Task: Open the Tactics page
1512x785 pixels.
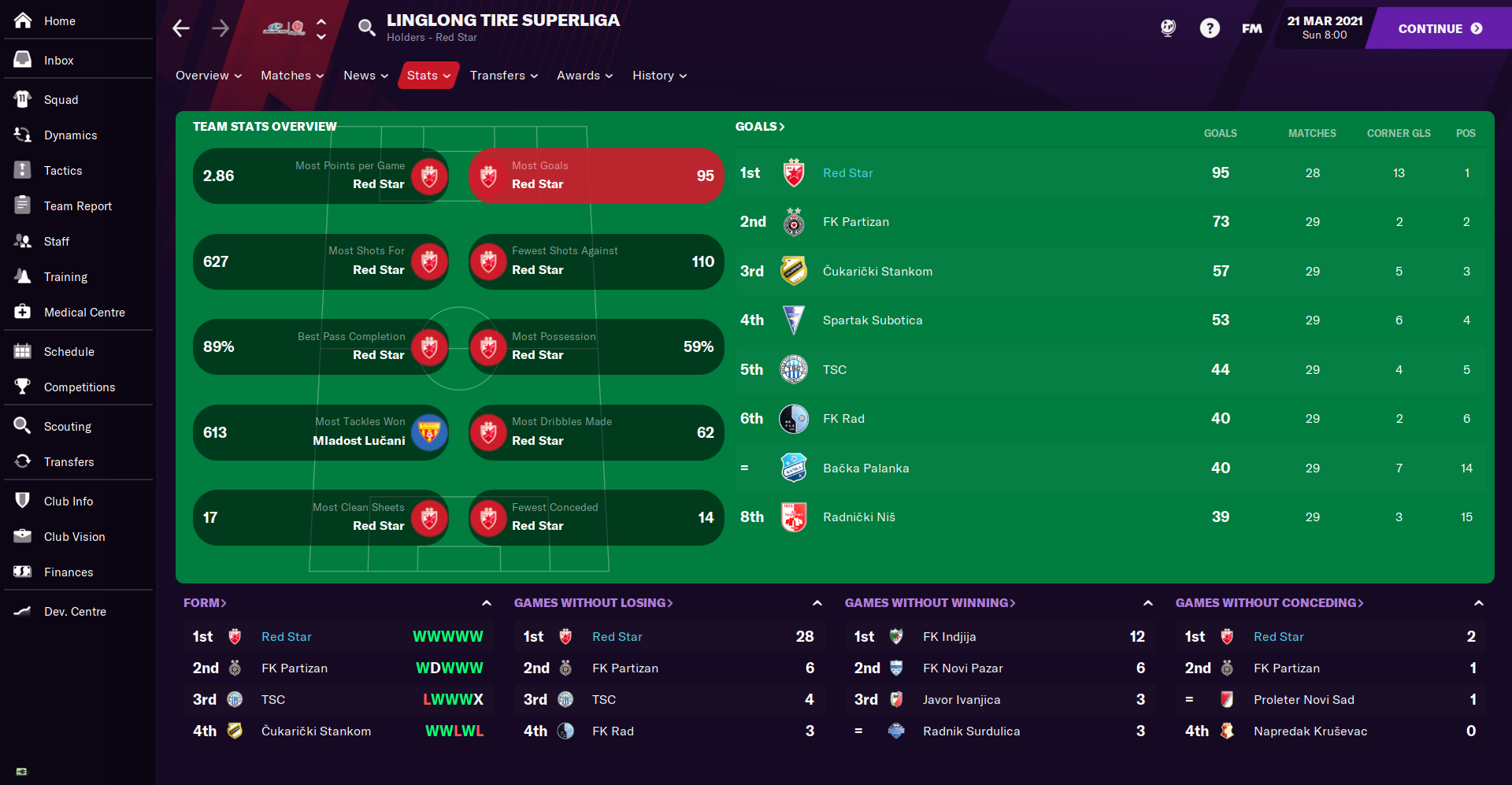Action: click(x=62, y=171)
